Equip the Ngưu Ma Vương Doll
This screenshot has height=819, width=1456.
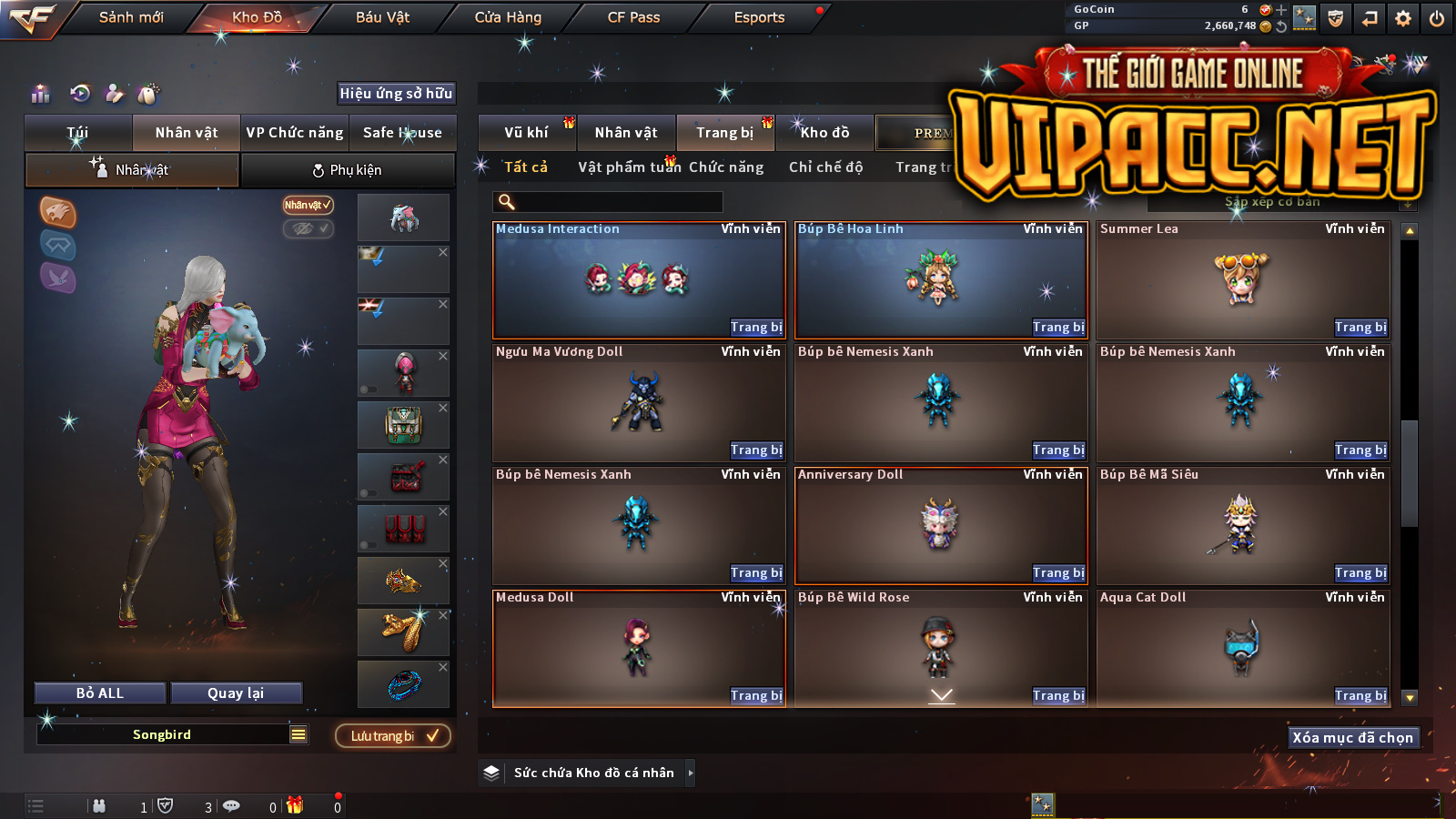click(x=756, y=450)
